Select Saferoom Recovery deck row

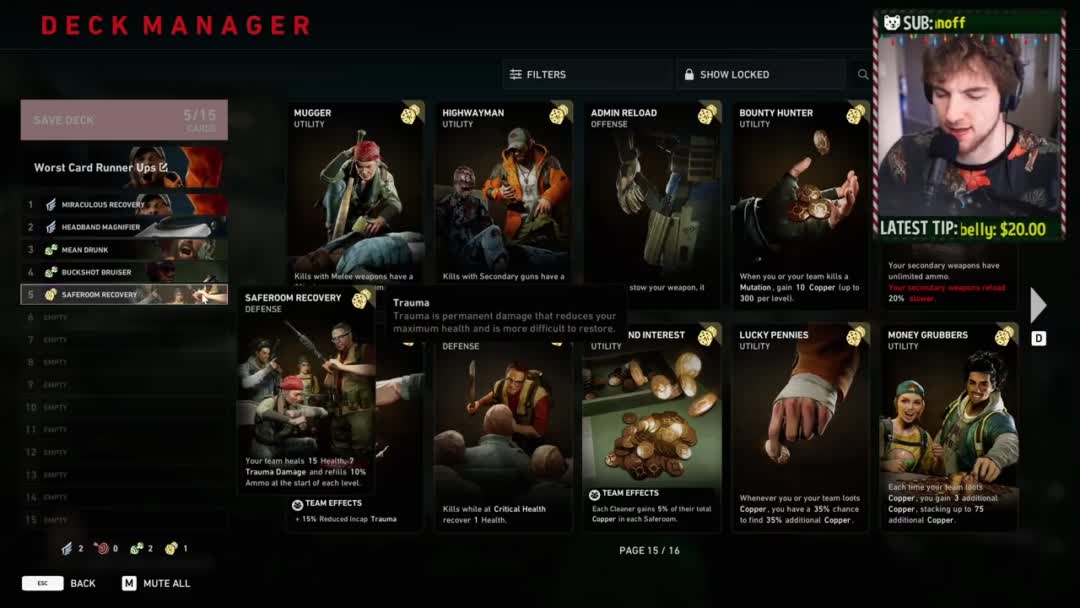coord(124,295)
